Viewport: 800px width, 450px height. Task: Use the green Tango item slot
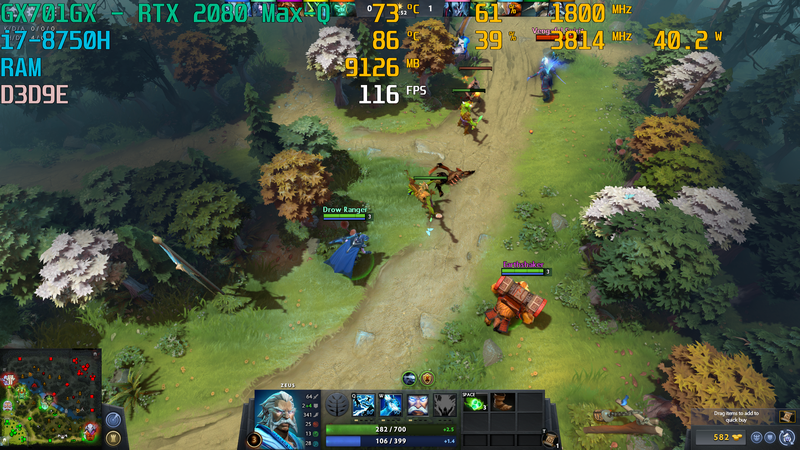point(476,403)
